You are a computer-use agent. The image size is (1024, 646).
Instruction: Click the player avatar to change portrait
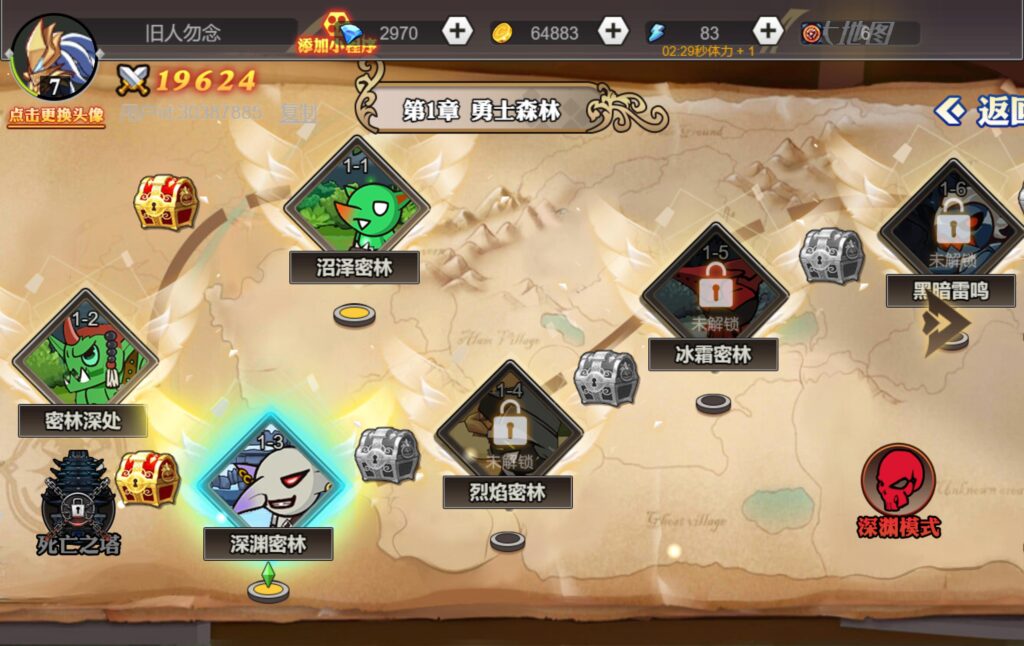[54, 60]
